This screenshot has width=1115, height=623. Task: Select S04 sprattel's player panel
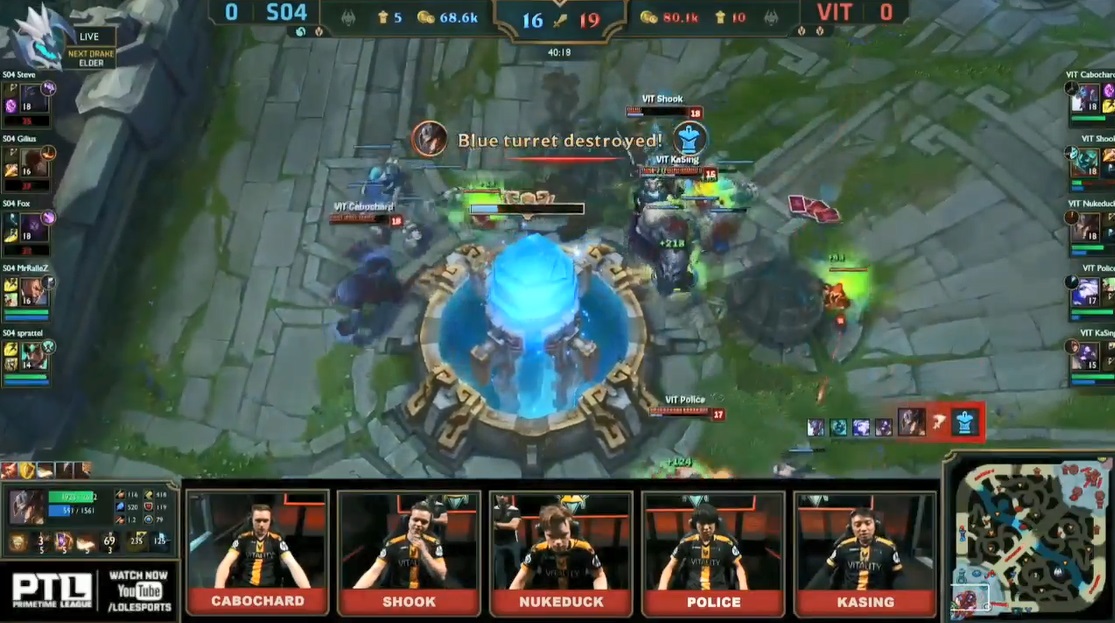point(27,356)
